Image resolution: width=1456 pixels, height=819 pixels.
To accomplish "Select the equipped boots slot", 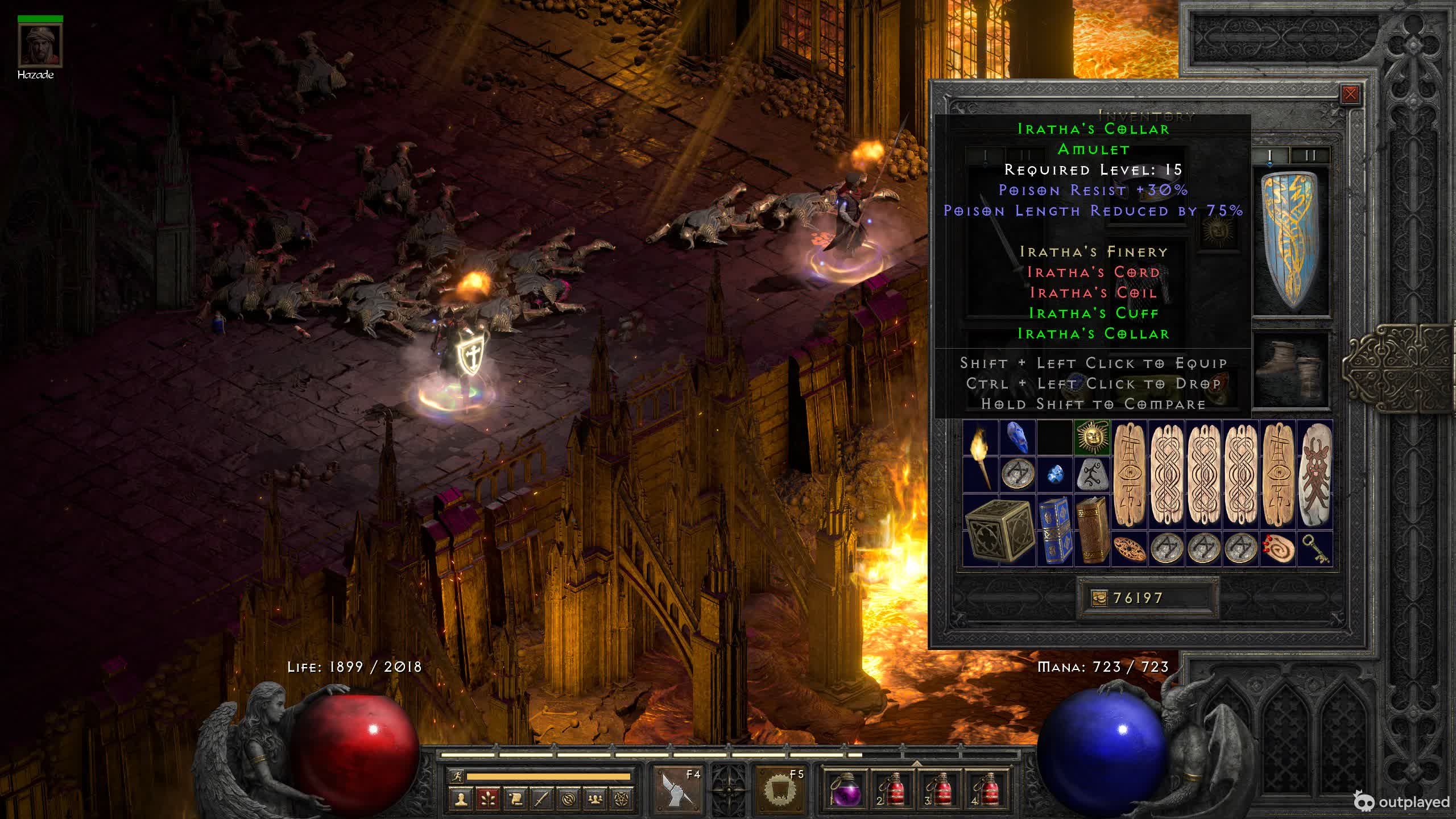I will click(1292, 370).
